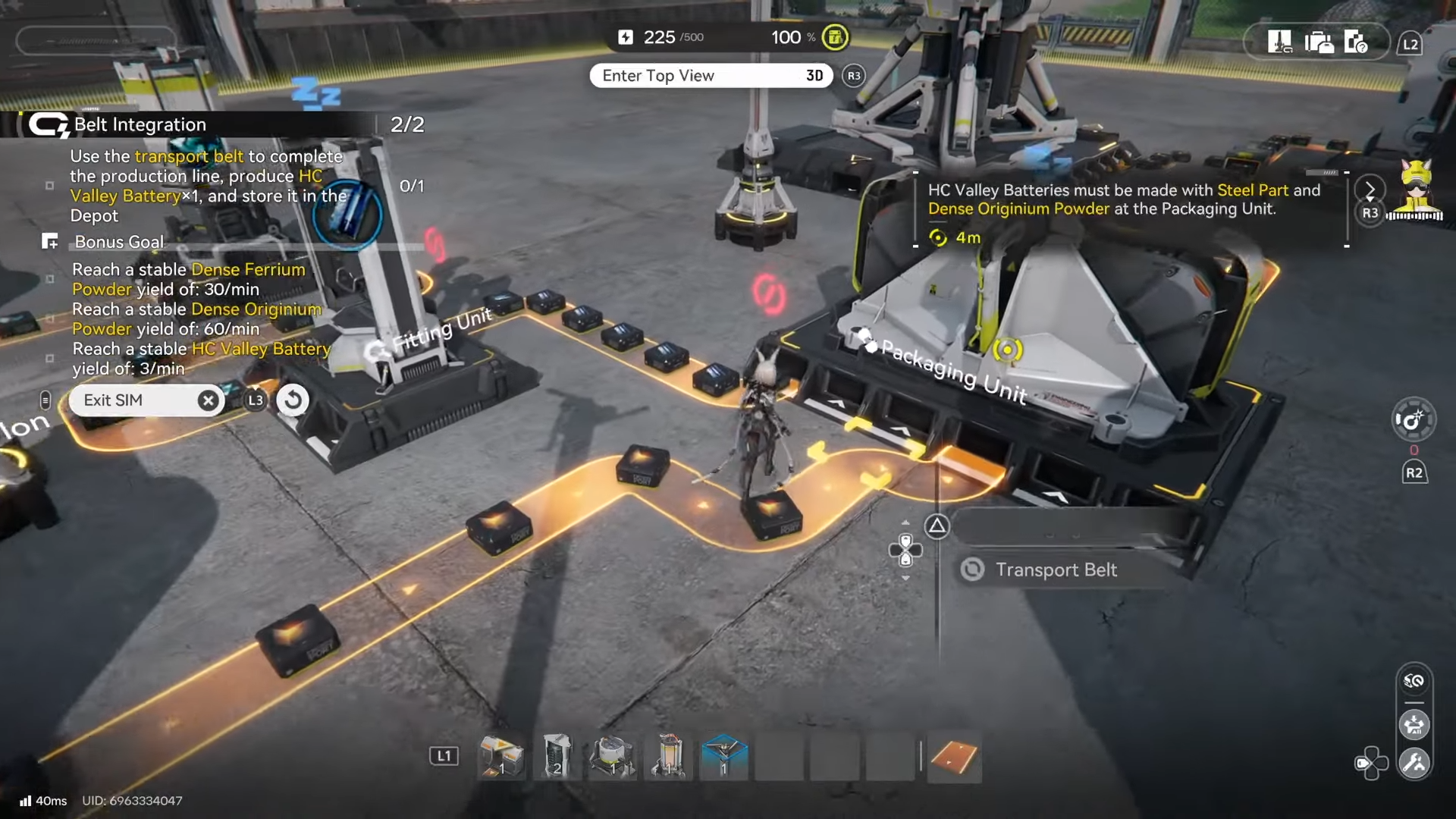The image size is (1456, 819).
Task: Select the orange transport belt tile slot
Action: 953,757
